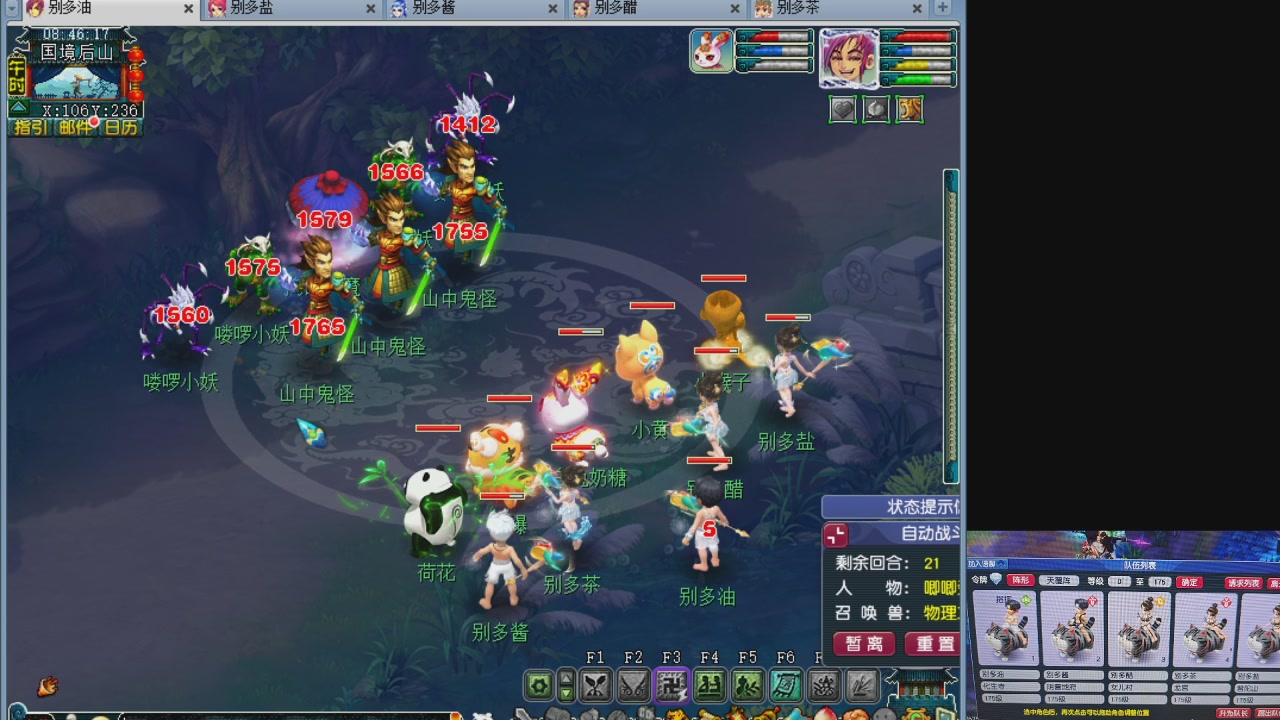1280x720 pixels.
Task: Expand the blue arrow next to 加入语音
Action: [1000, 564]
